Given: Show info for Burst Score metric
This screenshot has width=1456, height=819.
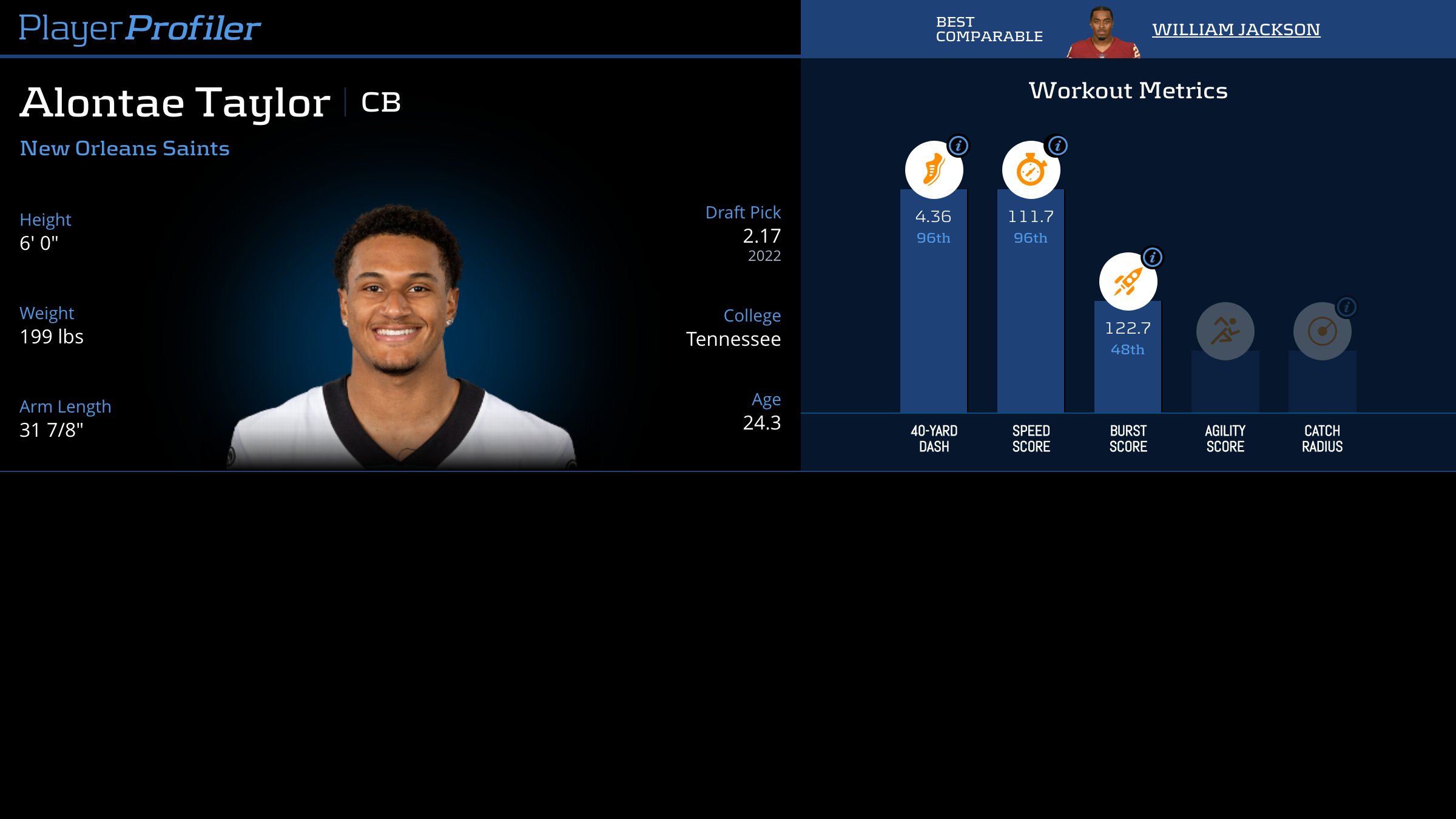Looking at the screenshot, I should [1153, 257].
